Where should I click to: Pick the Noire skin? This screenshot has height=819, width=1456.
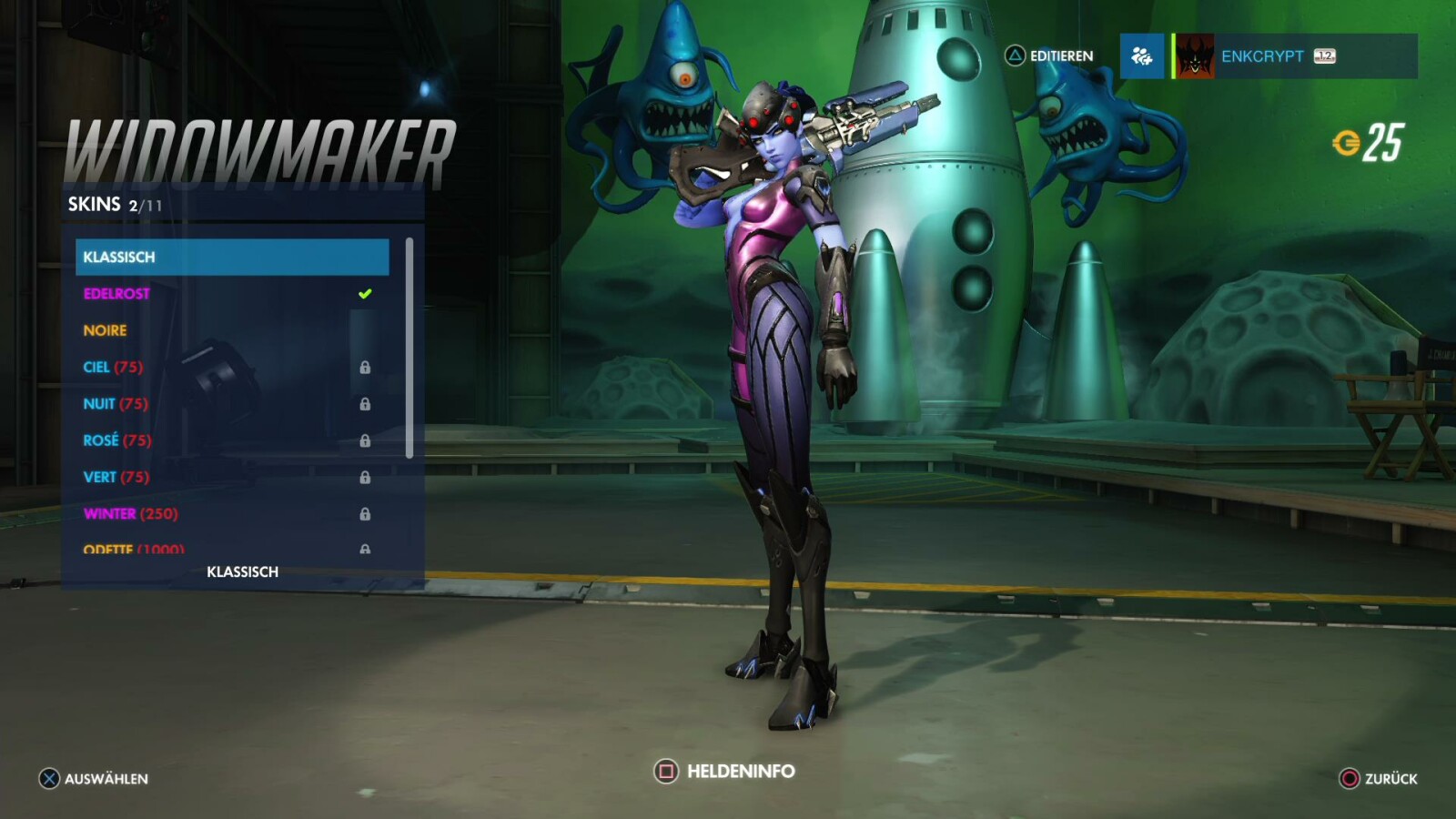tap(232, 330)
